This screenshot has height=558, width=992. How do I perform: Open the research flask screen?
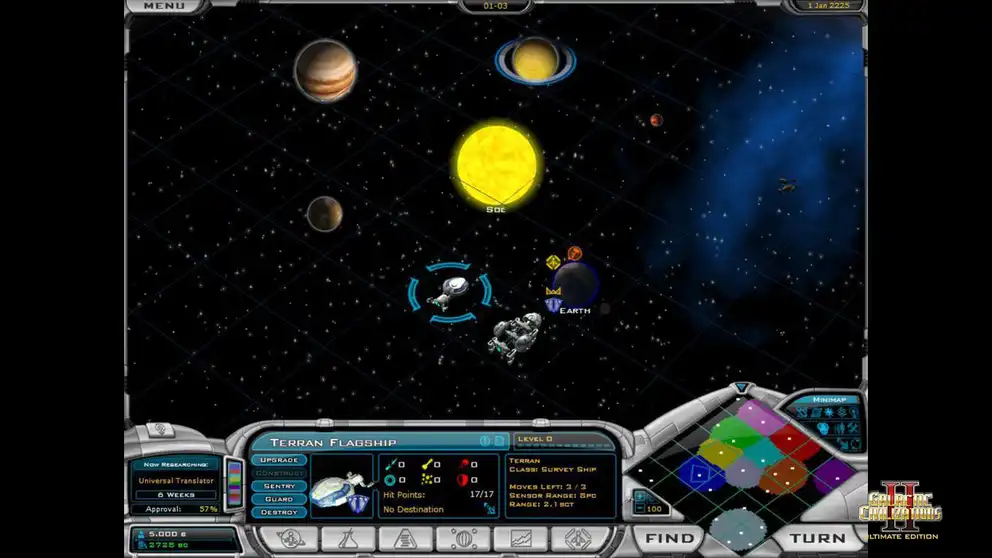tap(347, 539)
